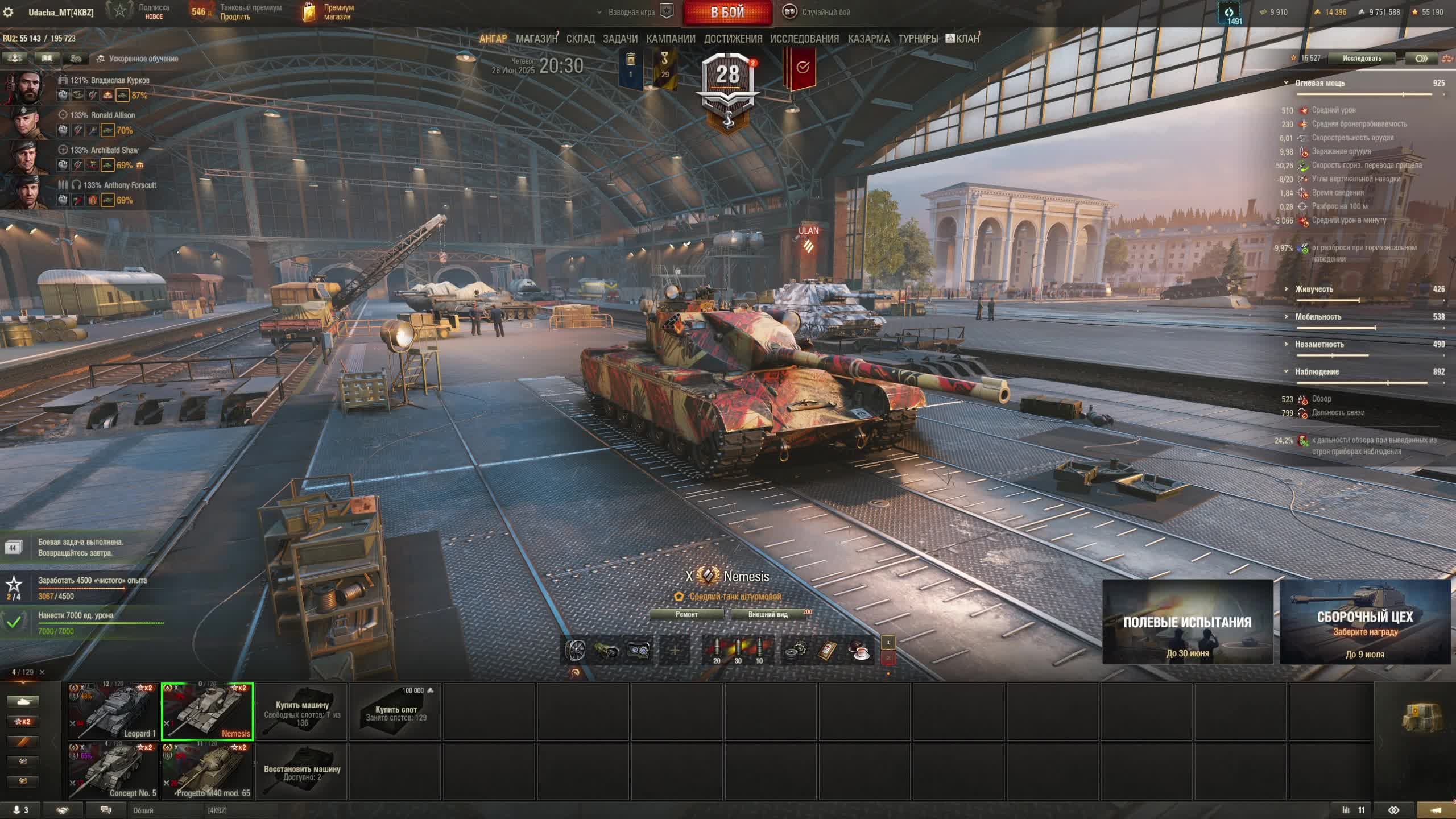Viewport: 1456px width, 819px height.
Task: Buy a garage slot via Купить слот
Action: point(396,712)
